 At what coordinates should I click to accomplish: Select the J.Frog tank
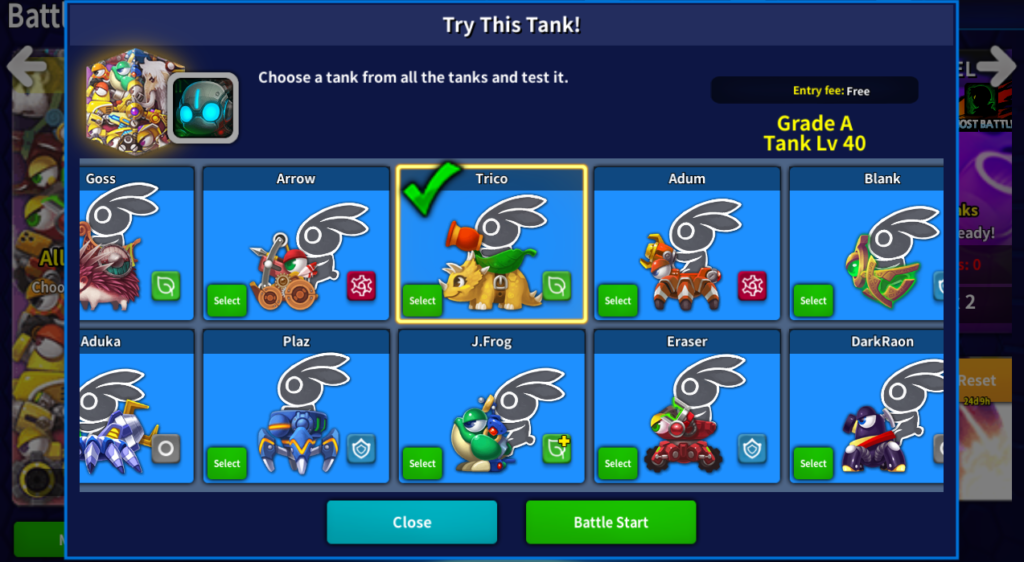[x=422, y=463]
